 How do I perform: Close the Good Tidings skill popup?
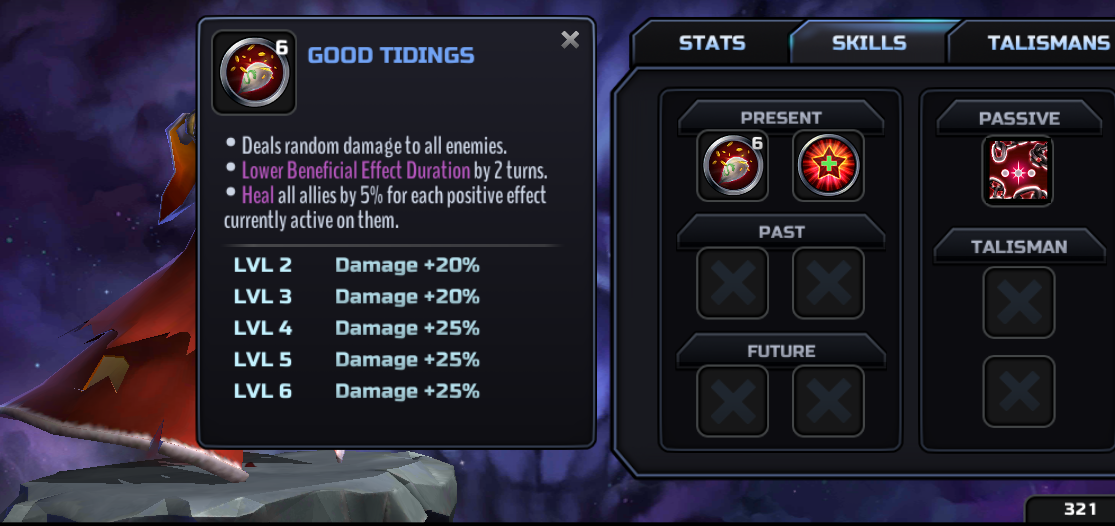pos(570,40)
